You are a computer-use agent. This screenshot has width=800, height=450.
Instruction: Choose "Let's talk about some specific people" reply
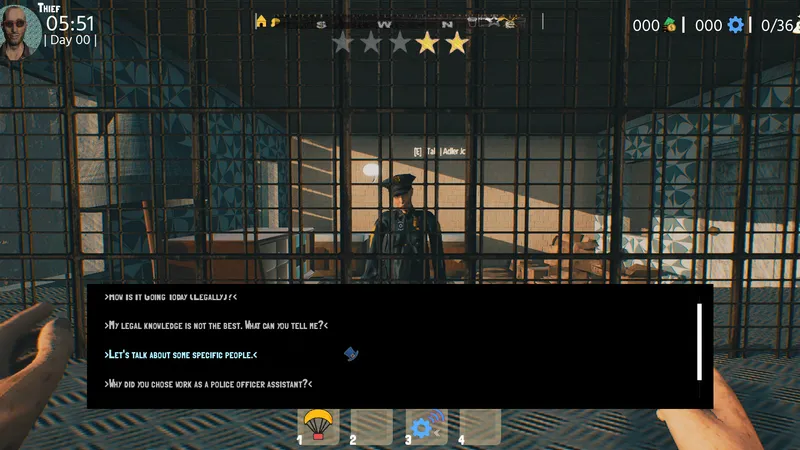pos(181,355)
